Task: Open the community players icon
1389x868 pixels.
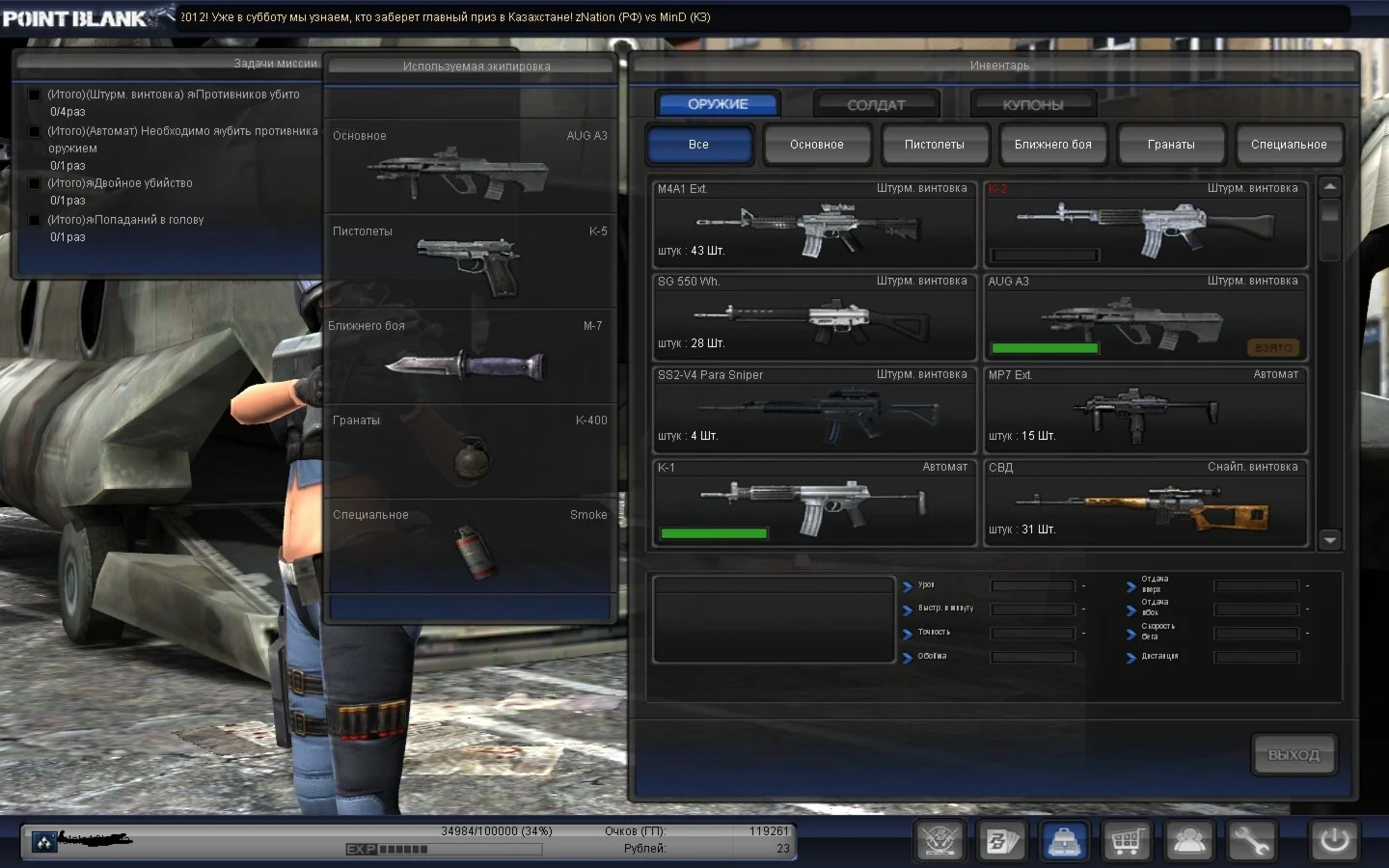Action: [x=1189, y=840]
